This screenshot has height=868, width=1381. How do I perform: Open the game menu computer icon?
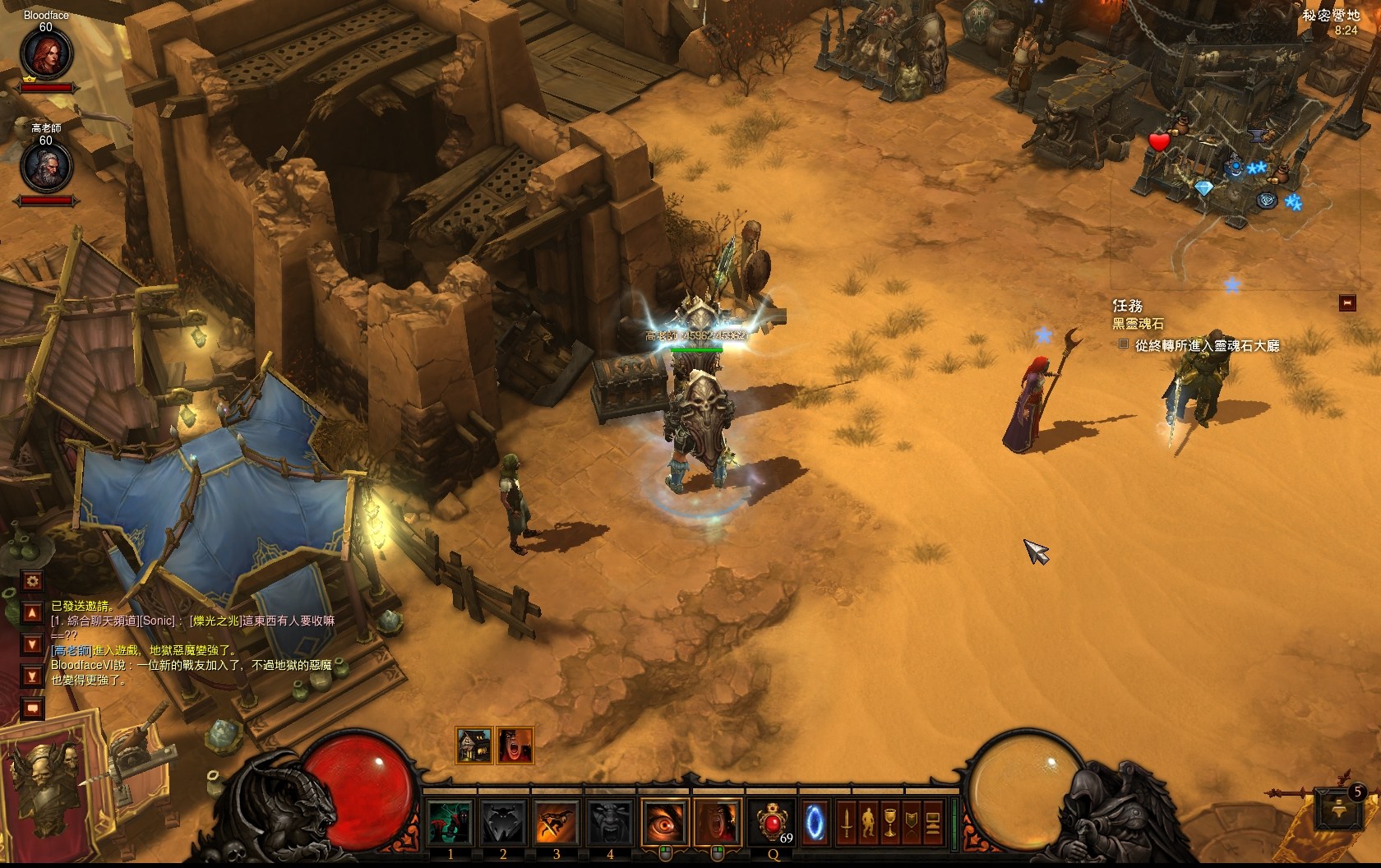pyautogui.click(x=932, y=822)
